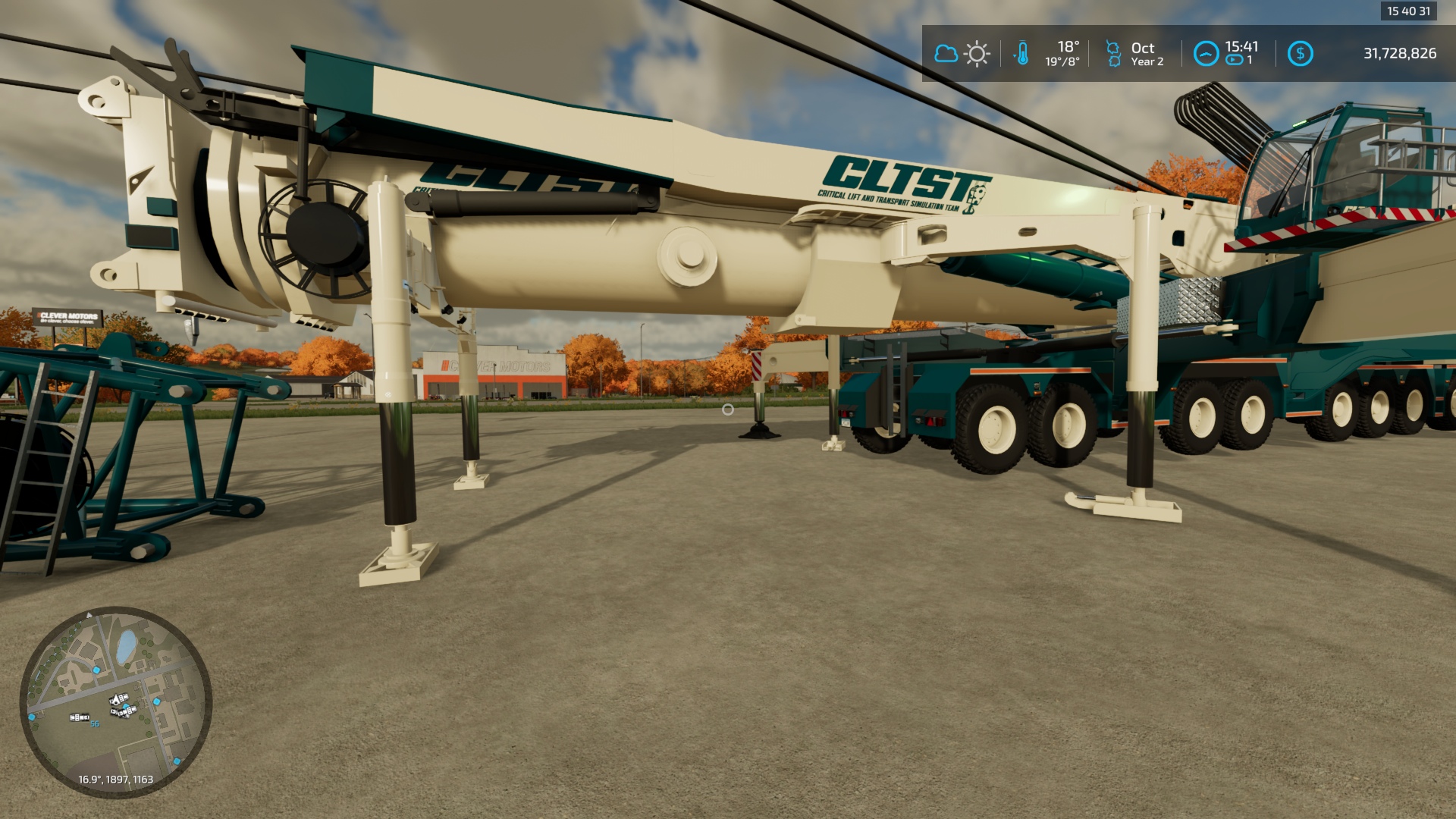Click the coordinates text 16.9°, 1897, 1163
Screen dimensions: 1456x819
115,778
